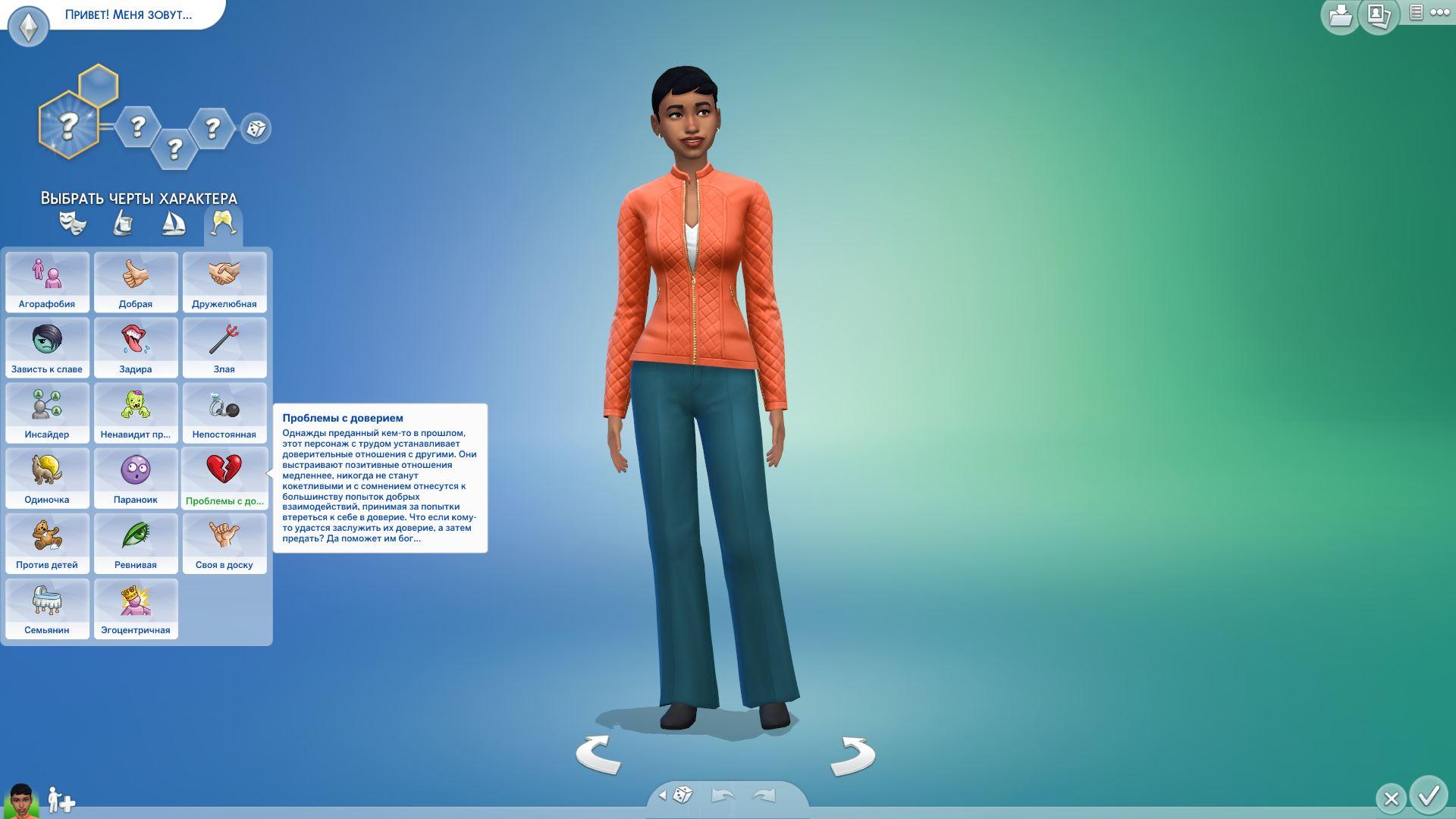Select the Агорафобия trait
1456x819 pixels.
point(47,282)
